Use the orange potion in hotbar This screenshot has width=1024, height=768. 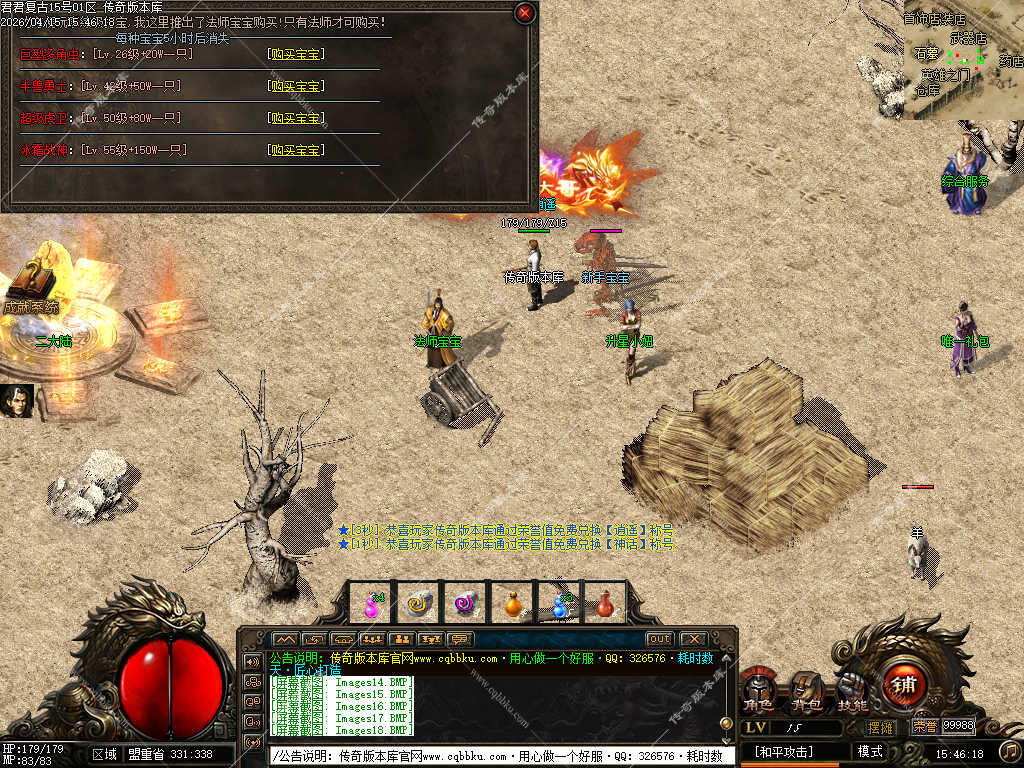click(x=512, y=604)
